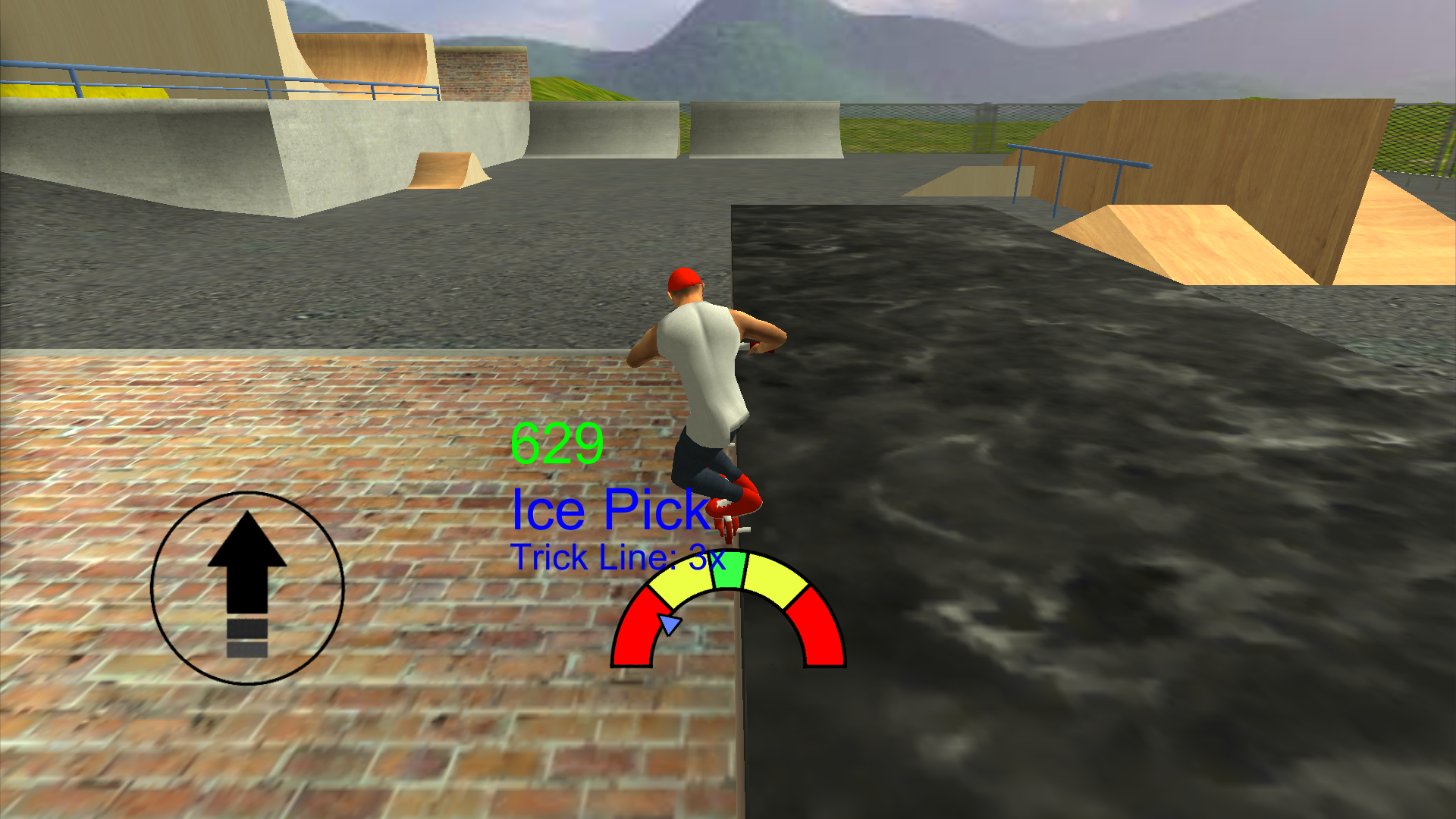1456x819 pixels.
Task: Tap the rider's red helmet
Action: (x=685, y=279)
